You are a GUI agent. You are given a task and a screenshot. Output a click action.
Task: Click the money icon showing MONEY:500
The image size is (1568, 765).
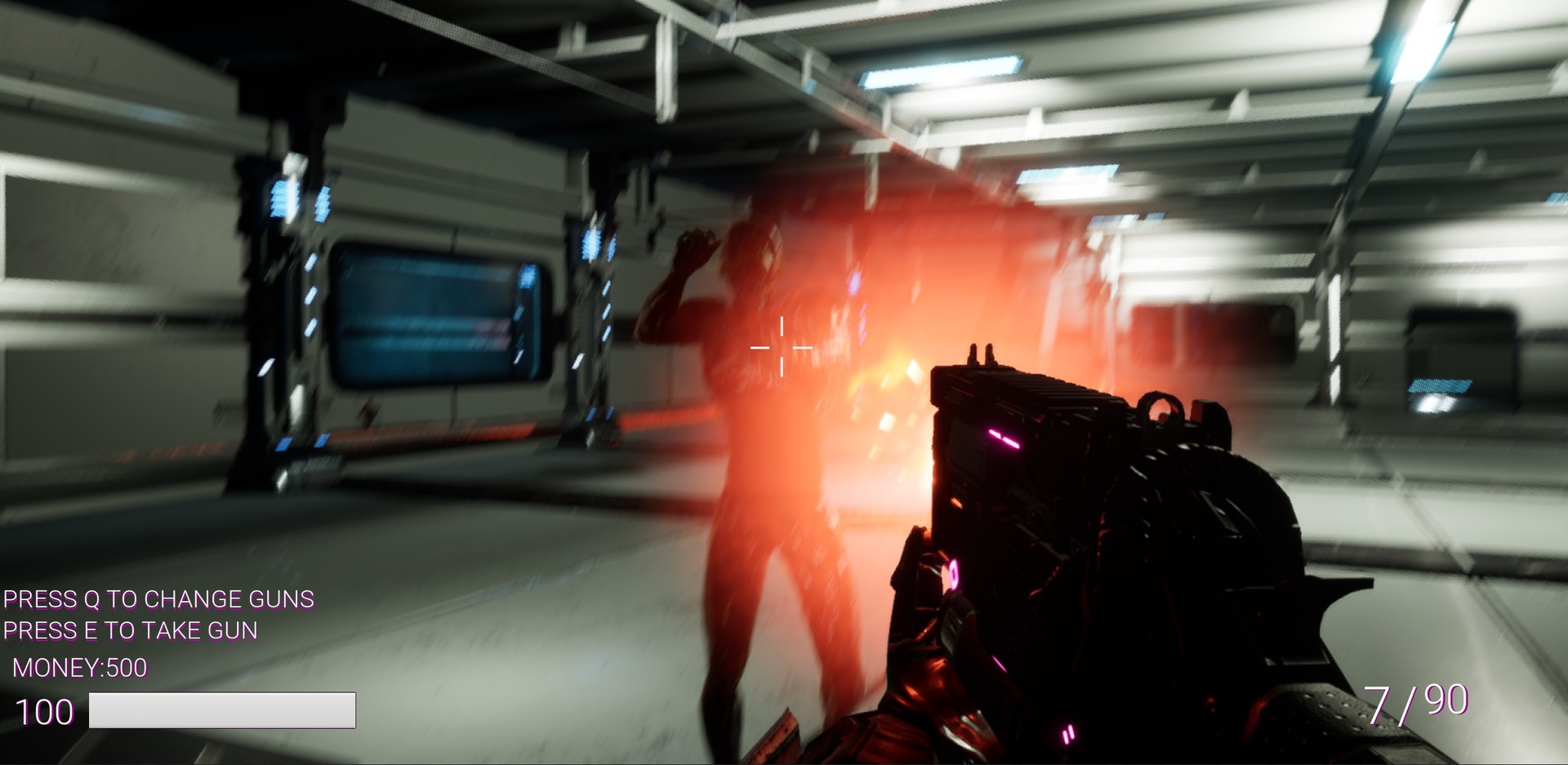(x=78, y=667)
